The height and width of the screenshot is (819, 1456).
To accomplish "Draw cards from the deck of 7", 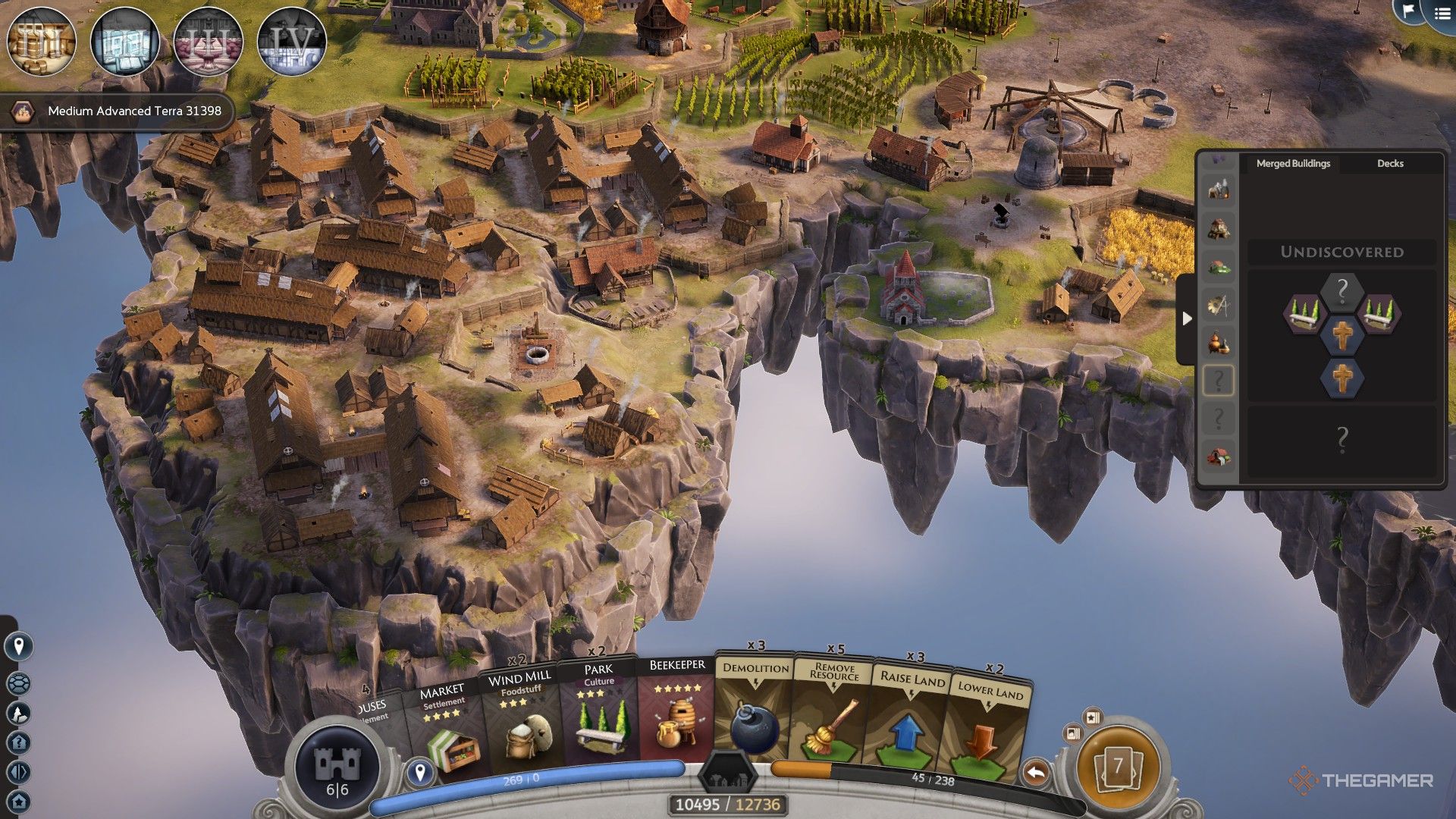I will [1117, 767].
